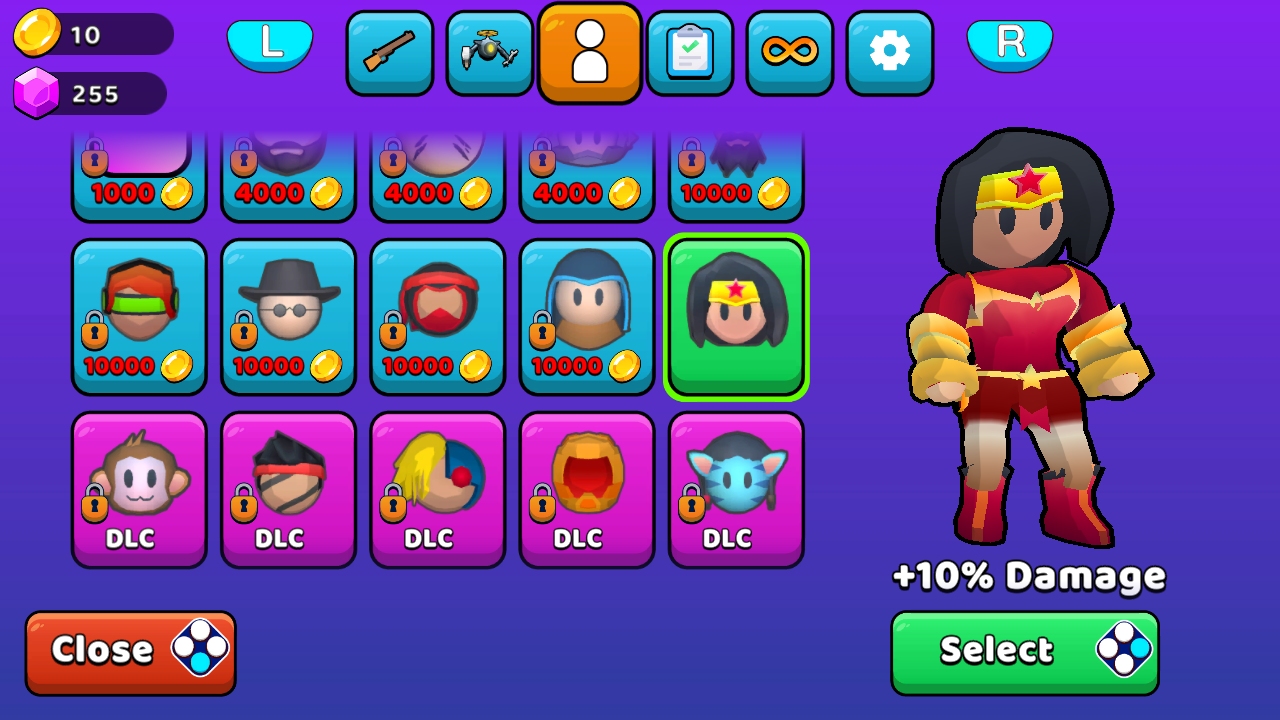Screen dimensions: 1280x720
Task: Open the quests checklist tab
Action: point(690,52)
